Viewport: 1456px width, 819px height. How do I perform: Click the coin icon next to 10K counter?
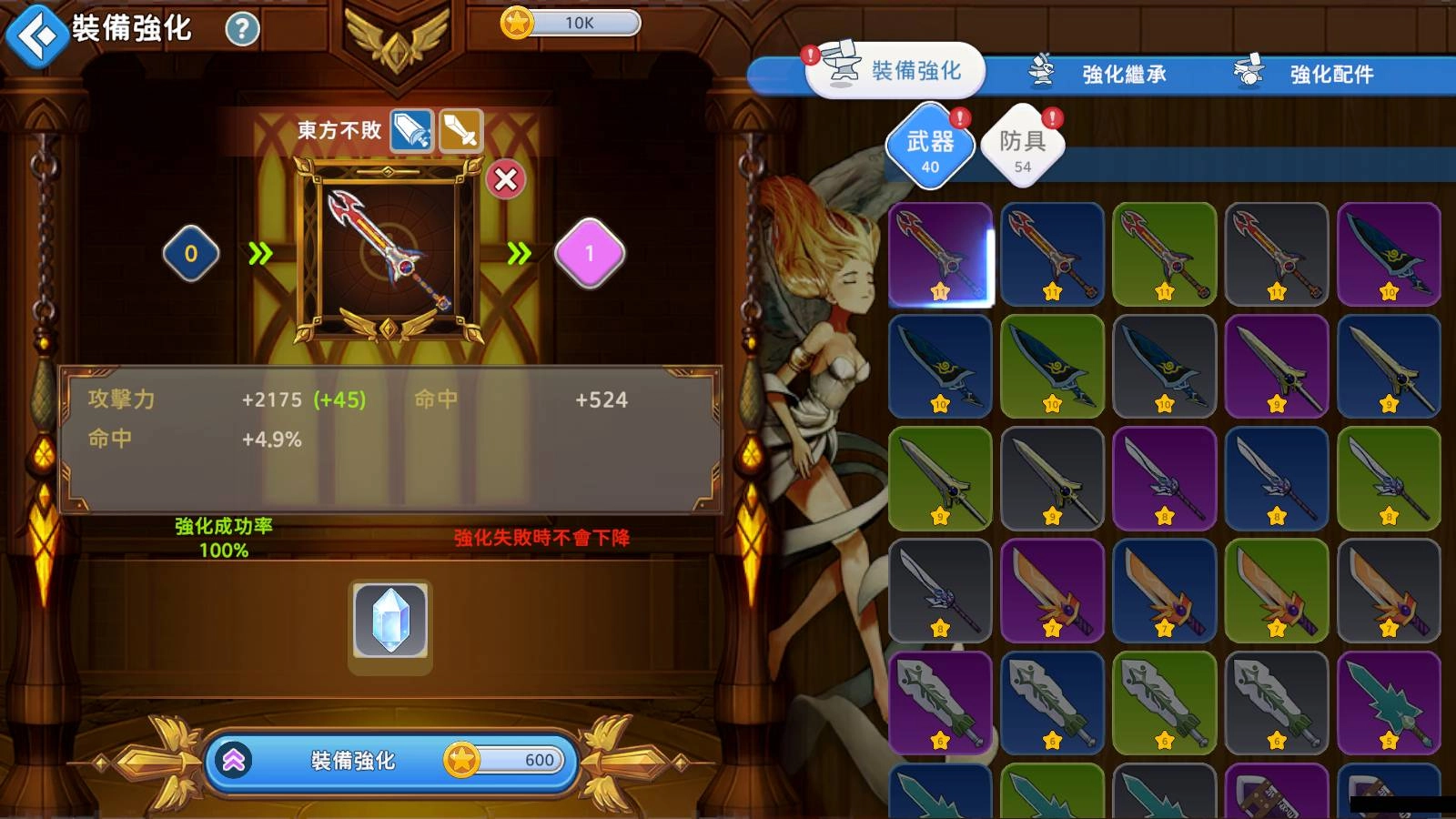tap(516, 22)
